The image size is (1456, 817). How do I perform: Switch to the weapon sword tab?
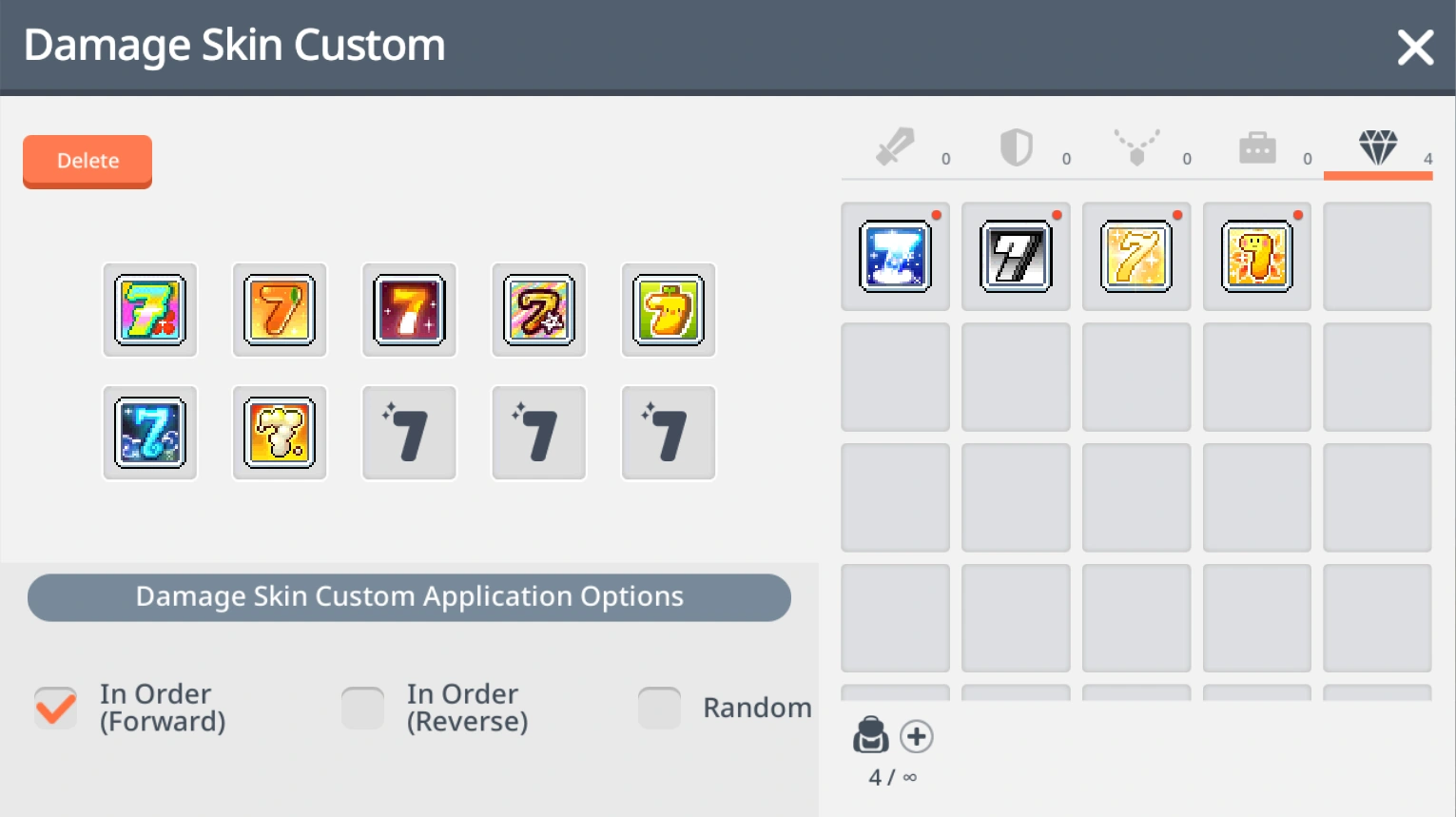click(894, 146)
